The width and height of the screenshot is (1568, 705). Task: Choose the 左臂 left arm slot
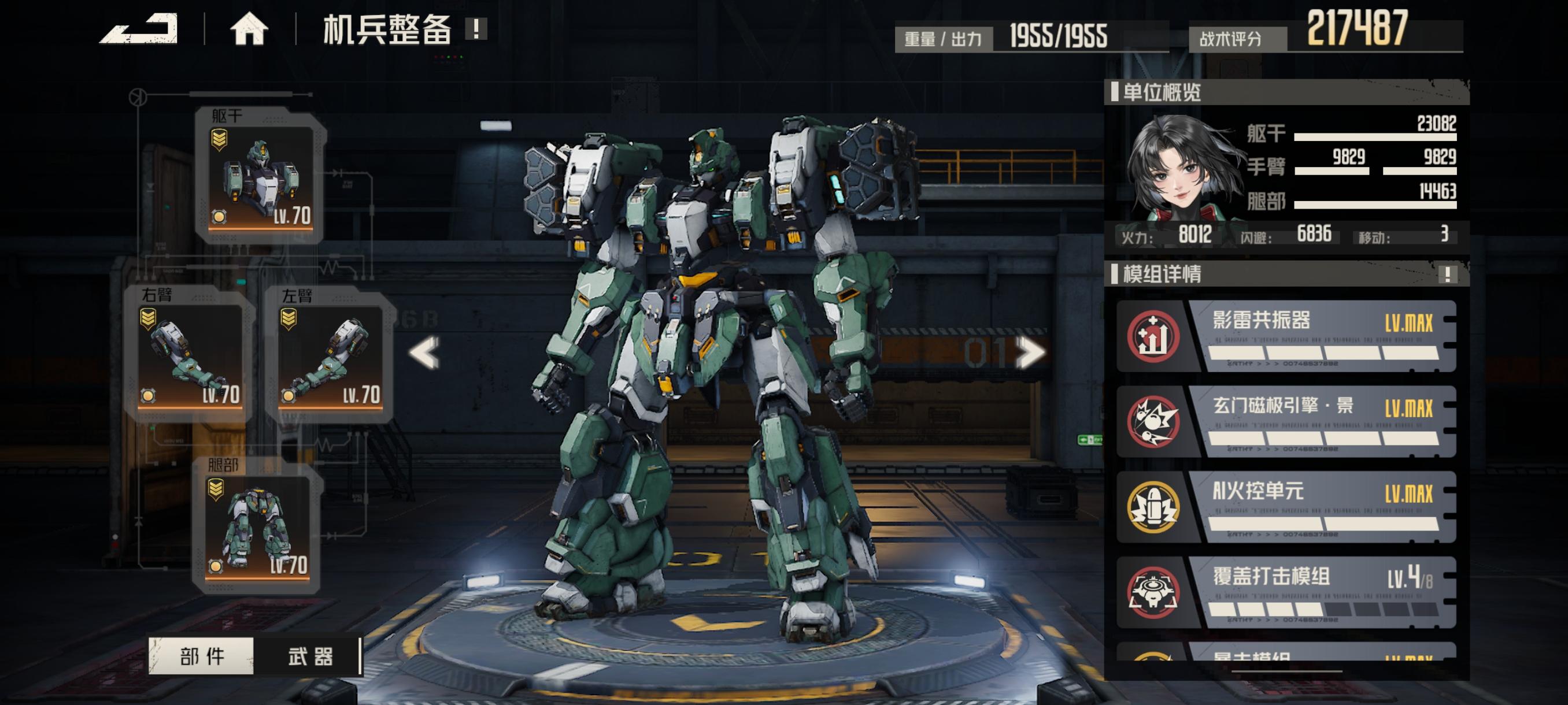(x=330, y=355)
